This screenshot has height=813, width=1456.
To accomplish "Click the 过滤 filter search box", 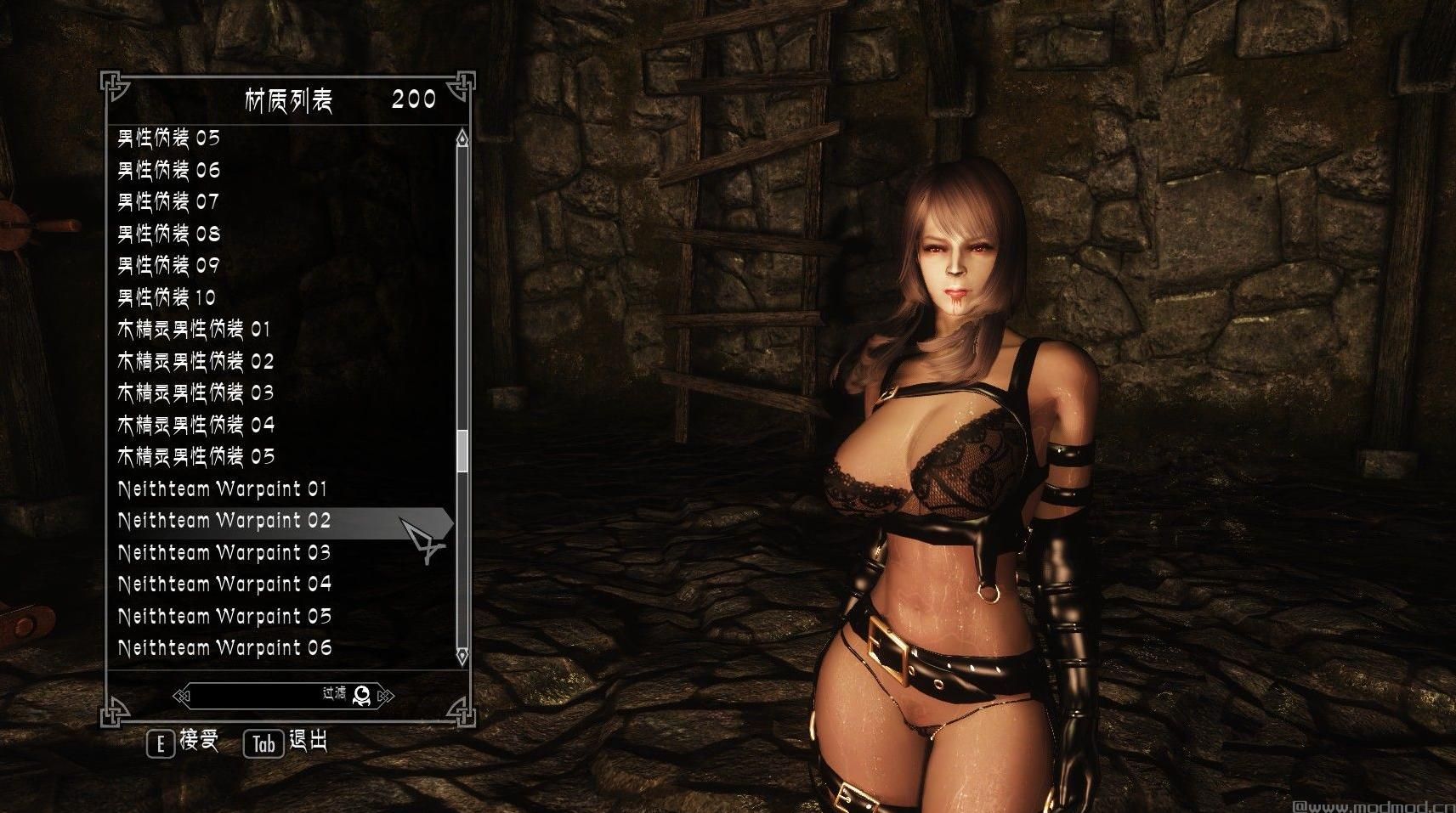I will (x=272, y=696).
